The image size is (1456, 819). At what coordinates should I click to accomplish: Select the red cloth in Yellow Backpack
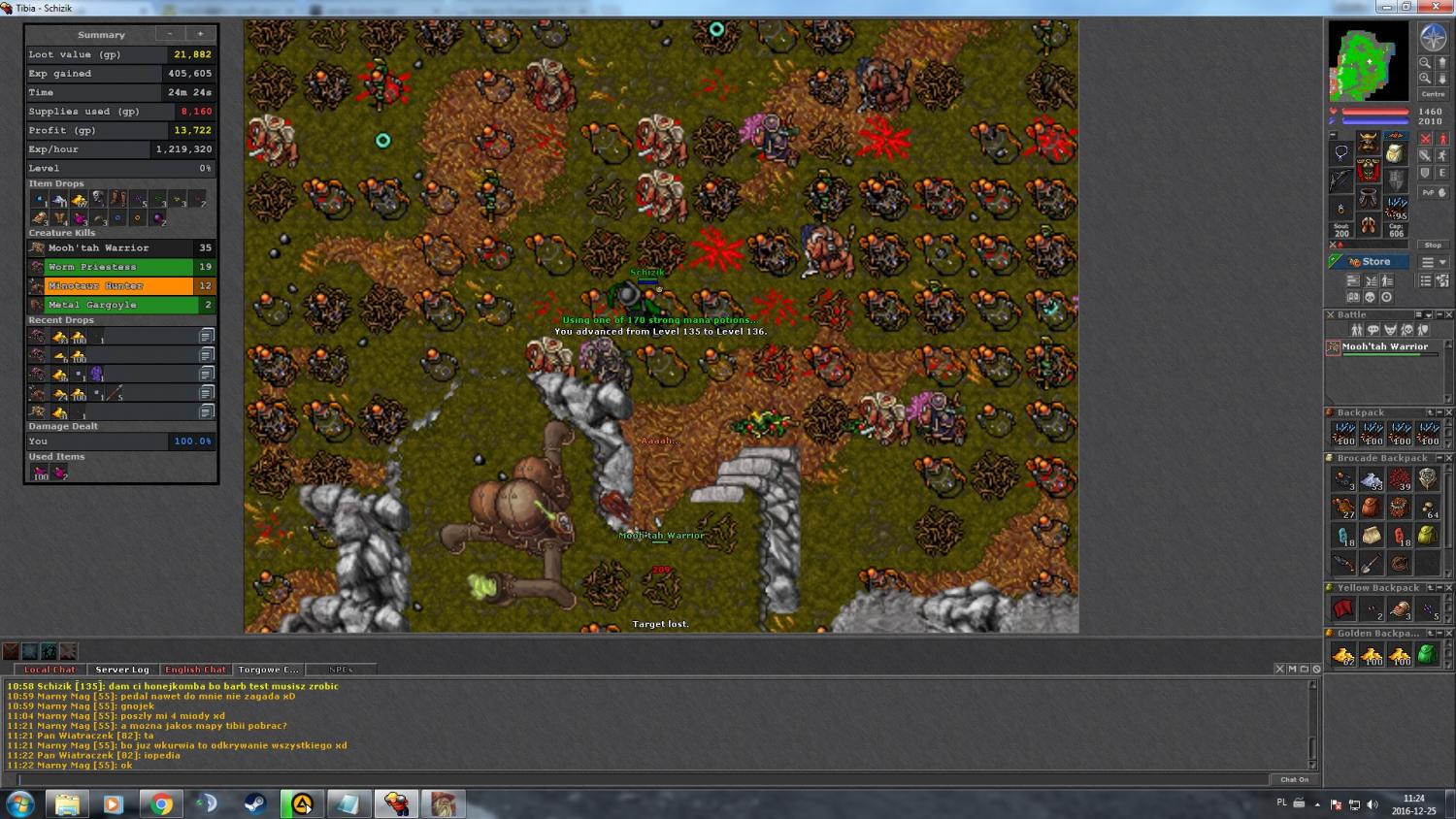[x=1343, y=609]
